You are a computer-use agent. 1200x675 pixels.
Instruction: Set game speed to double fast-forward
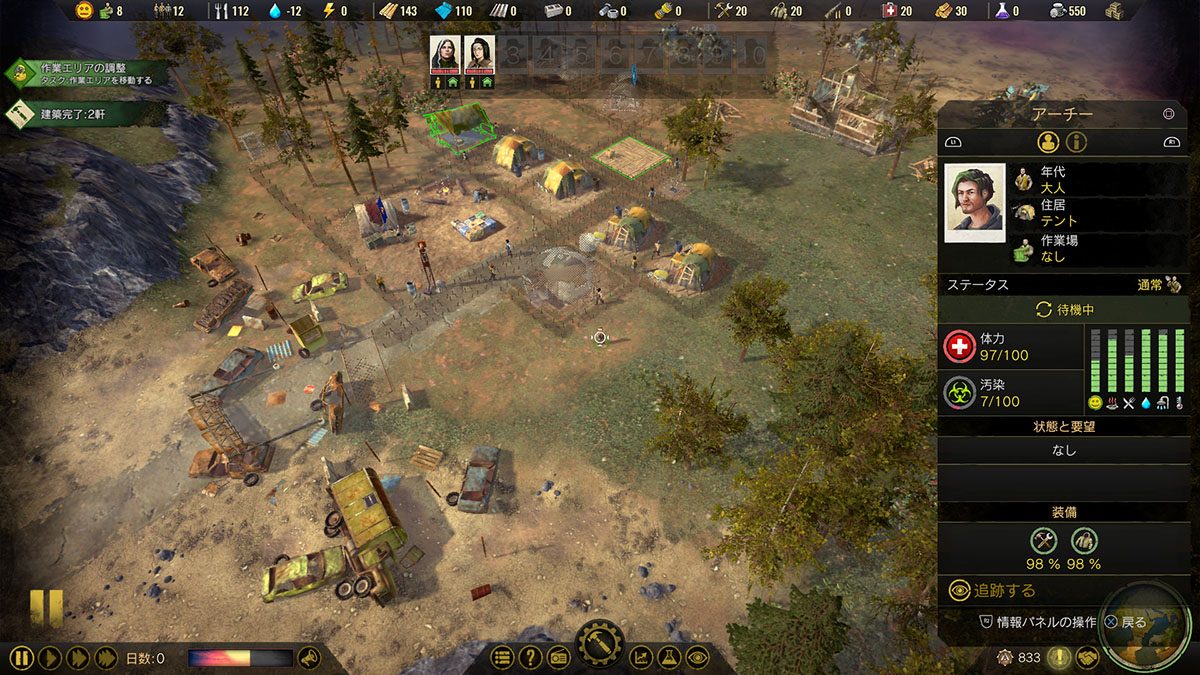77,658
